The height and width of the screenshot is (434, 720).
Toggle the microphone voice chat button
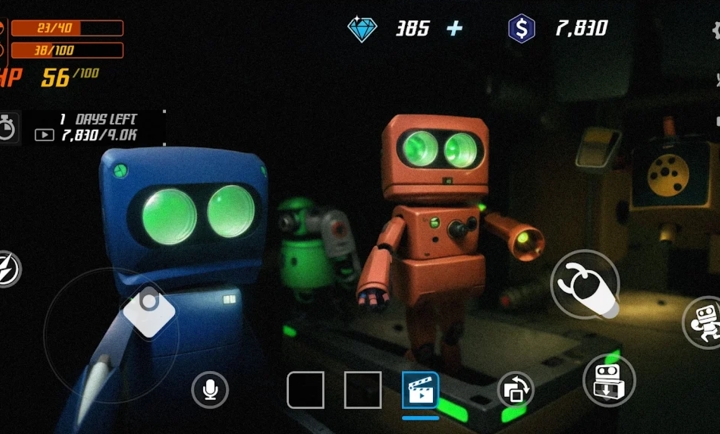[x=210, y=388]
